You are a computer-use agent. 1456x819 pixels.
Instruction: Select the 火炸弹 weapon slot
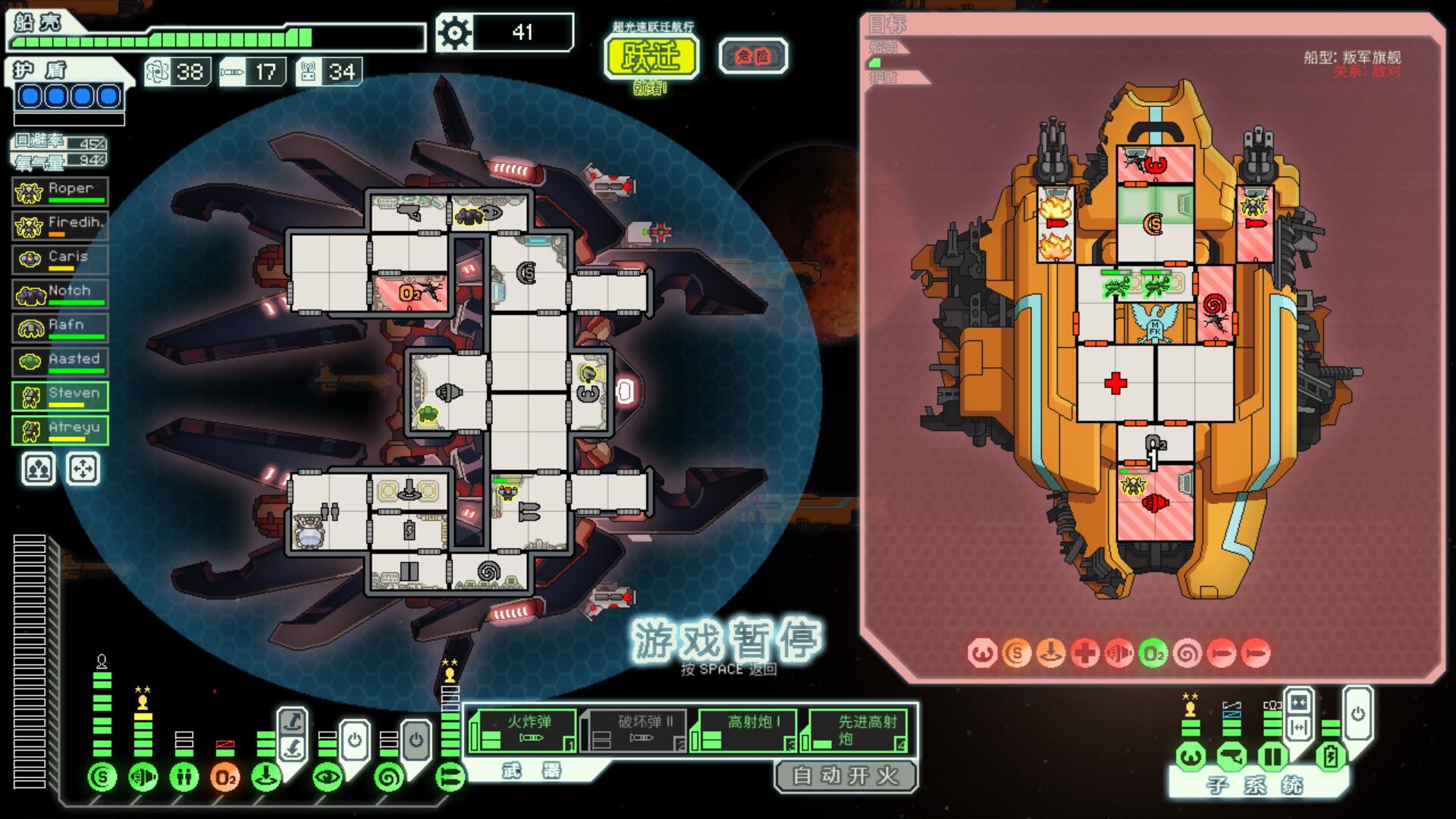coord(522,731)
